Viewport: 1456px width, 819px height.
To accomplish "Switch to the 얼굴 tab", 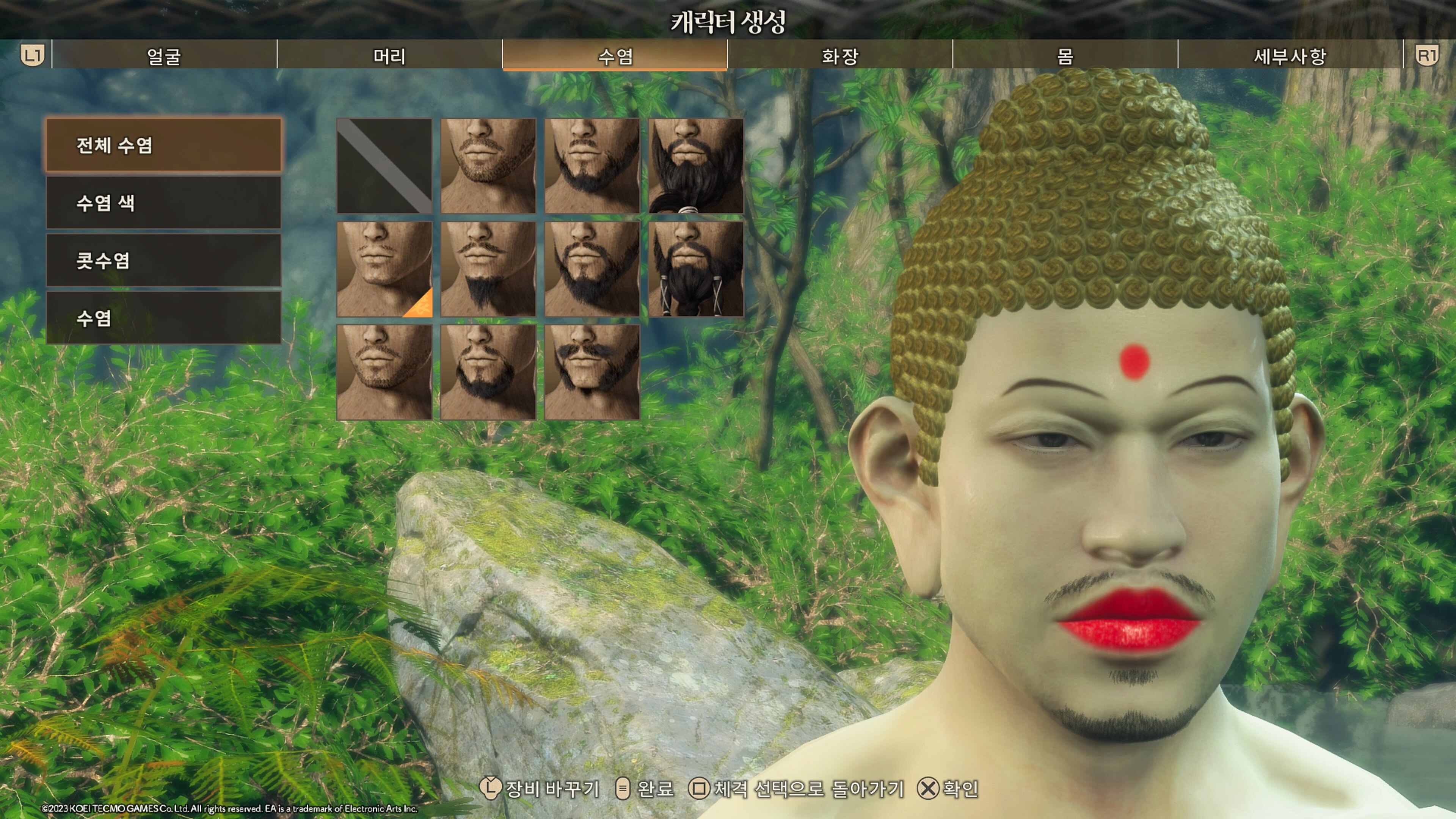I will [164, 55].
